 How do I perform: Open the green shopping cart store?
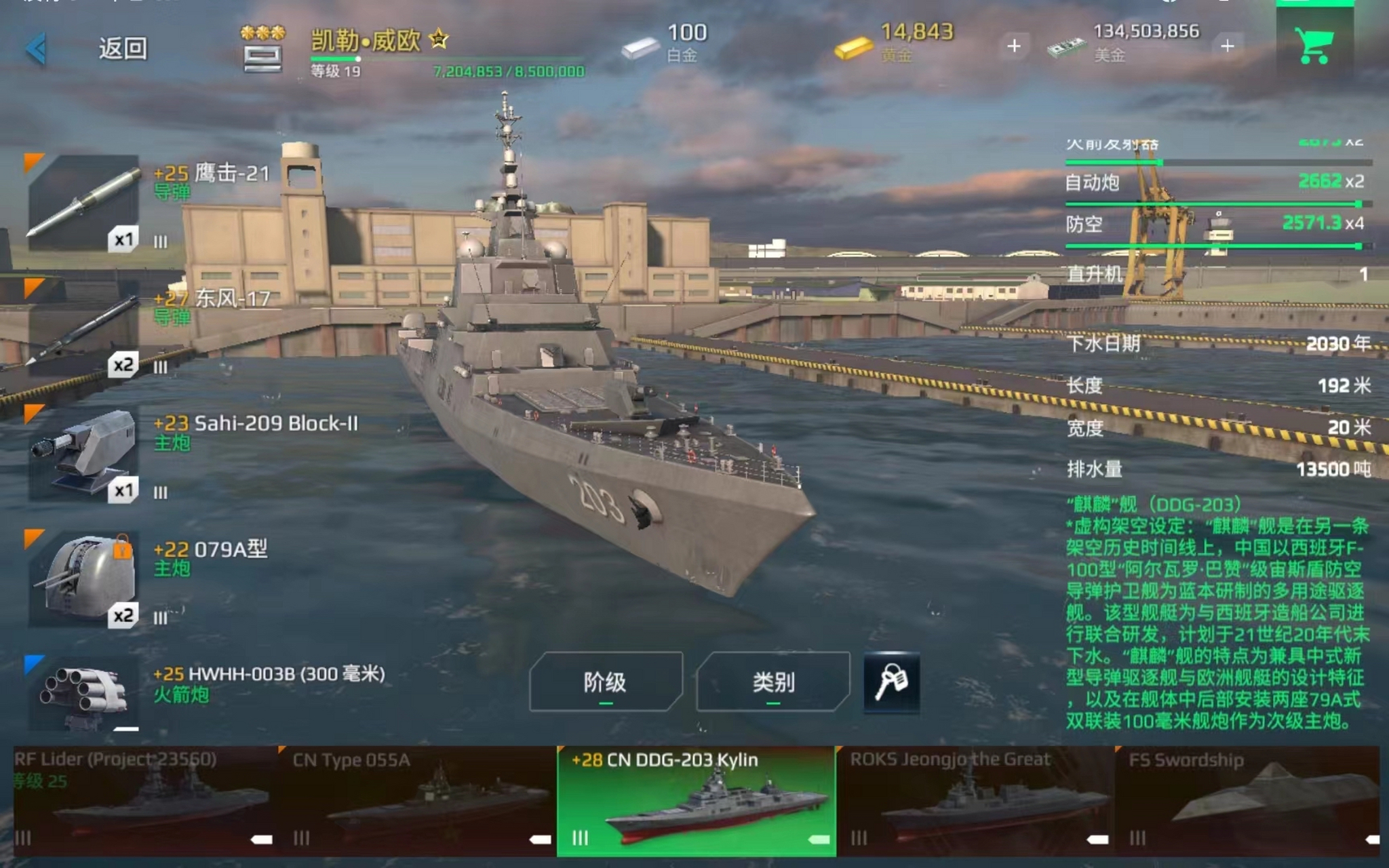click(1314, 46)
